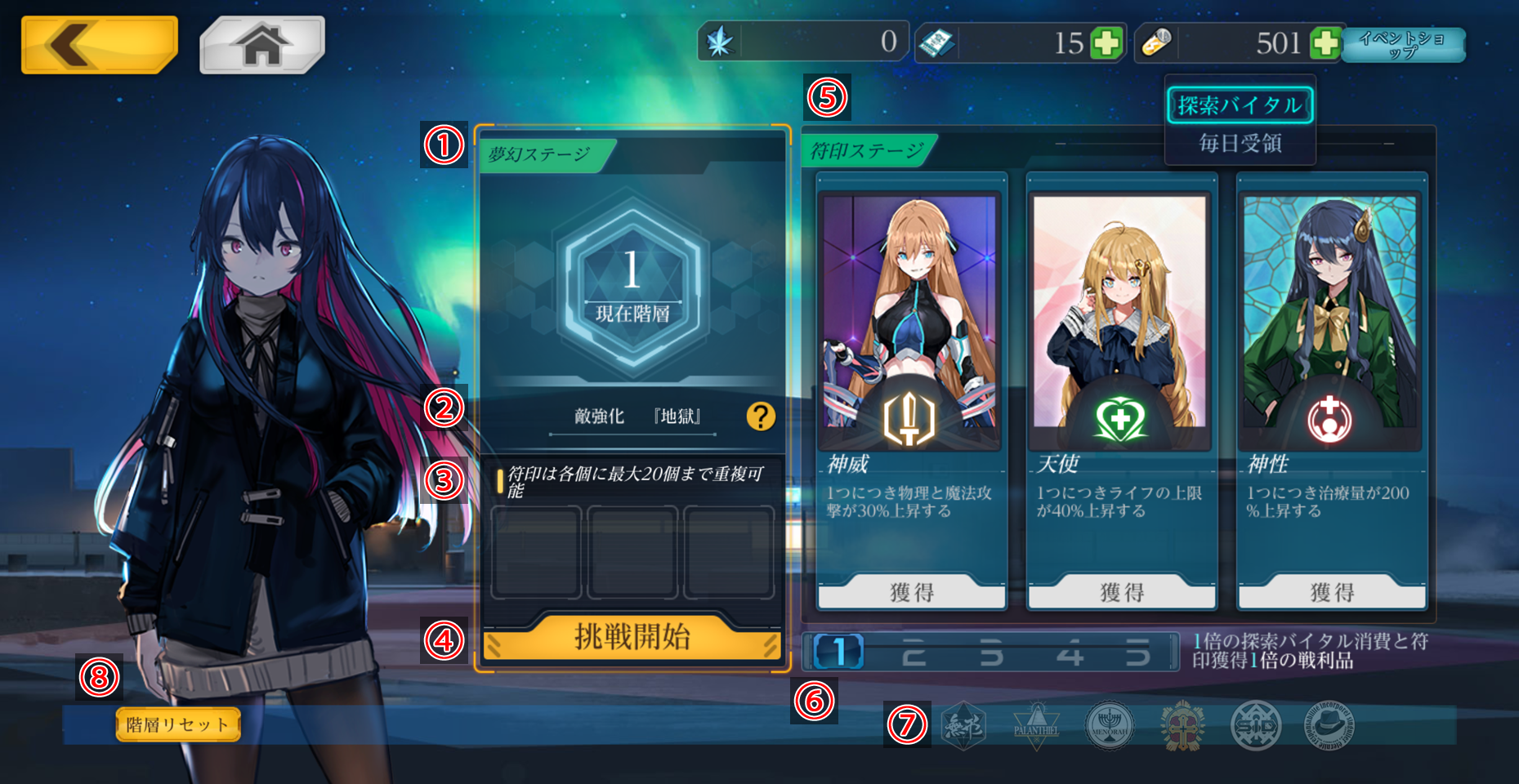
Task: Reset floors with 階層リセット
Action: pos(178,724)
